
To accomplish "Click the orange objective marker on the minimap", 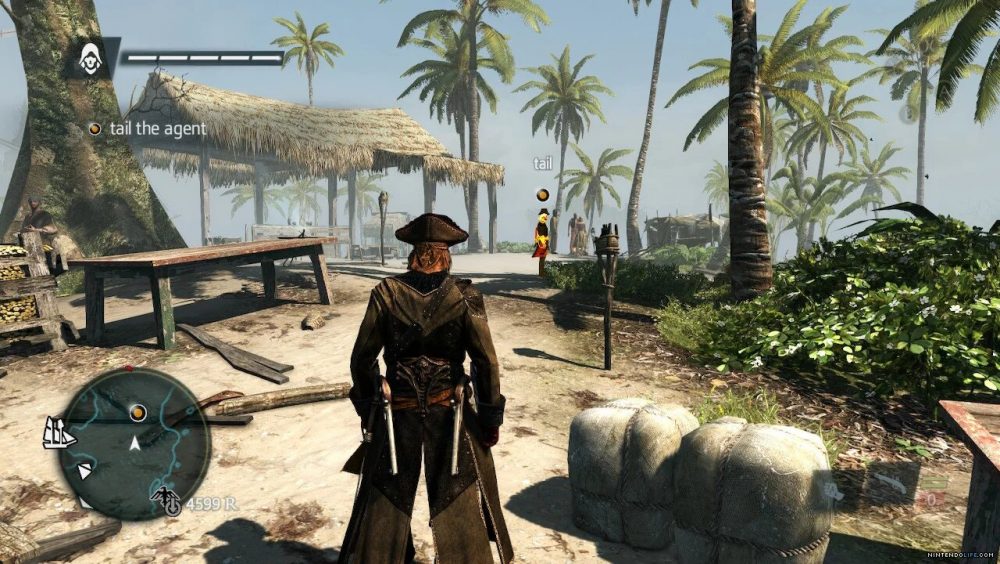I will tap(137, 411).
